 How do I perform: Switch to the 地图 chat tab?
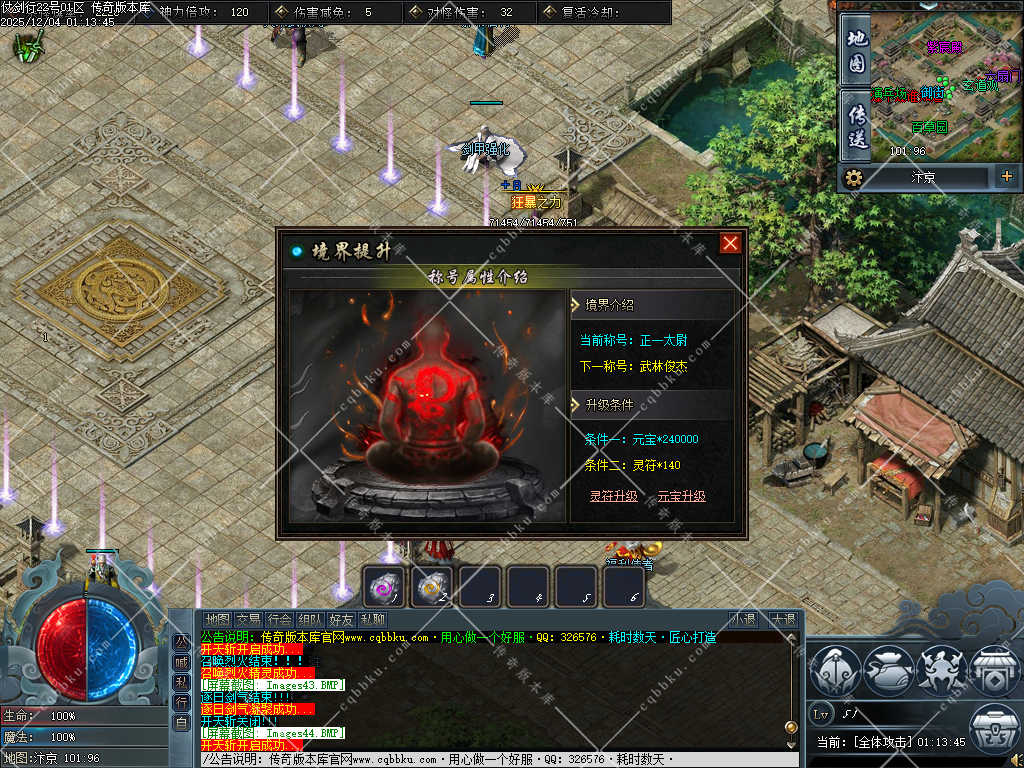[216, 620]
